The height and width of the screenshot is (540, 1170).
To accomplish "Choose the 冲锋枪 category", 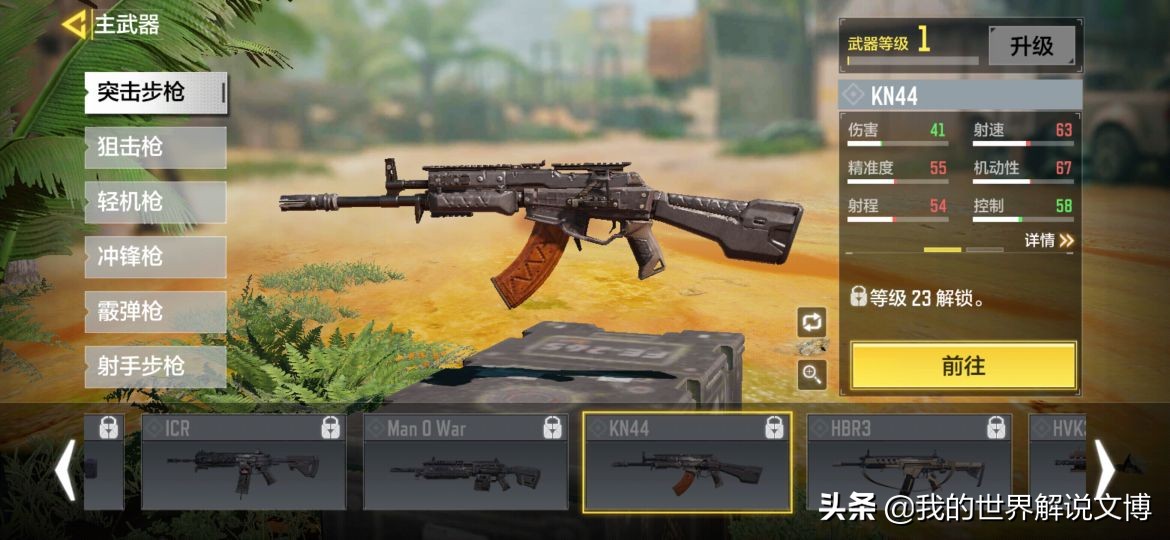I will point(154,257).
